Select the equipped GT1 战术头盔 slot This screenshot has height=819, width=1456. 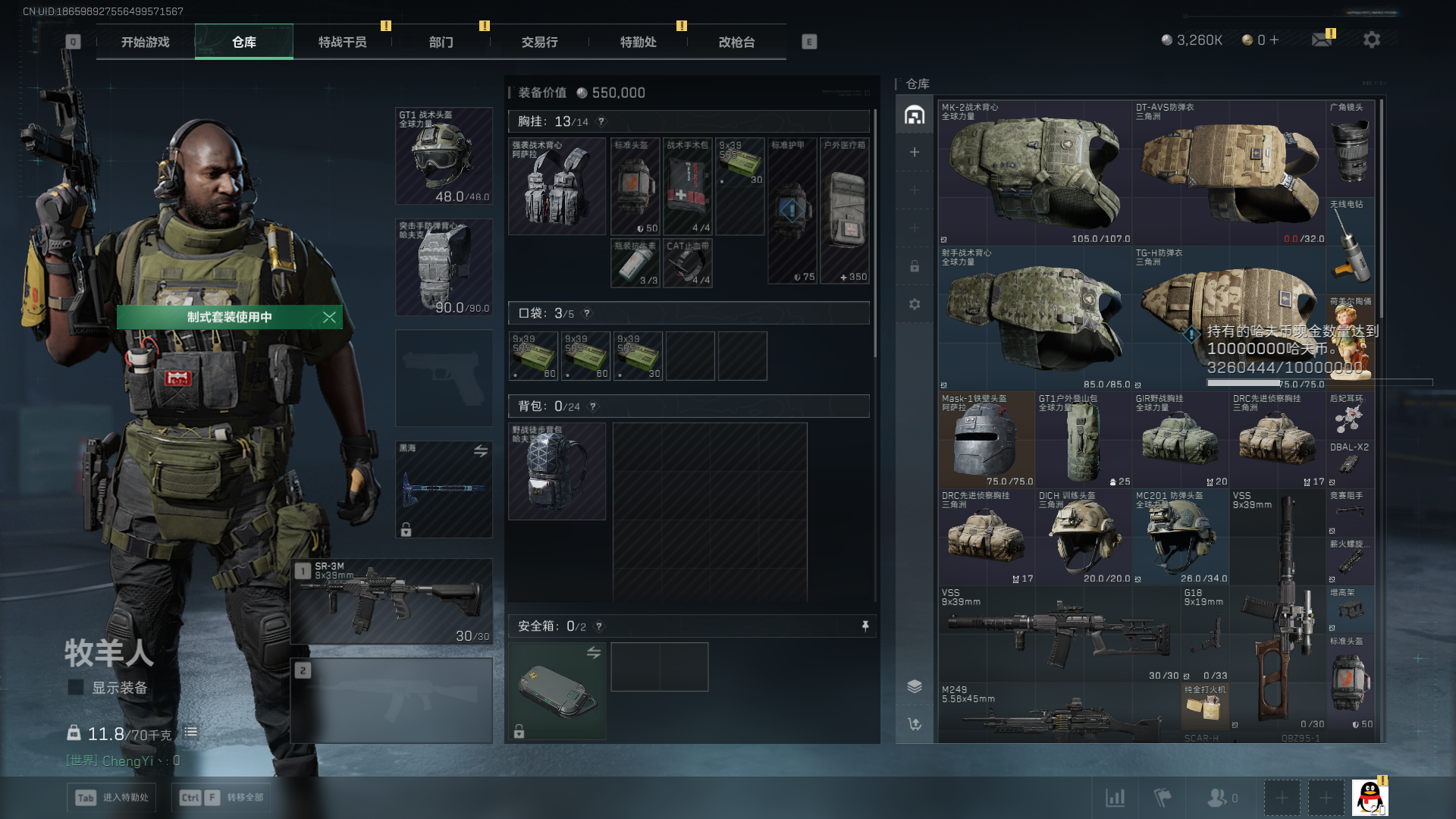tap(444, 156)
